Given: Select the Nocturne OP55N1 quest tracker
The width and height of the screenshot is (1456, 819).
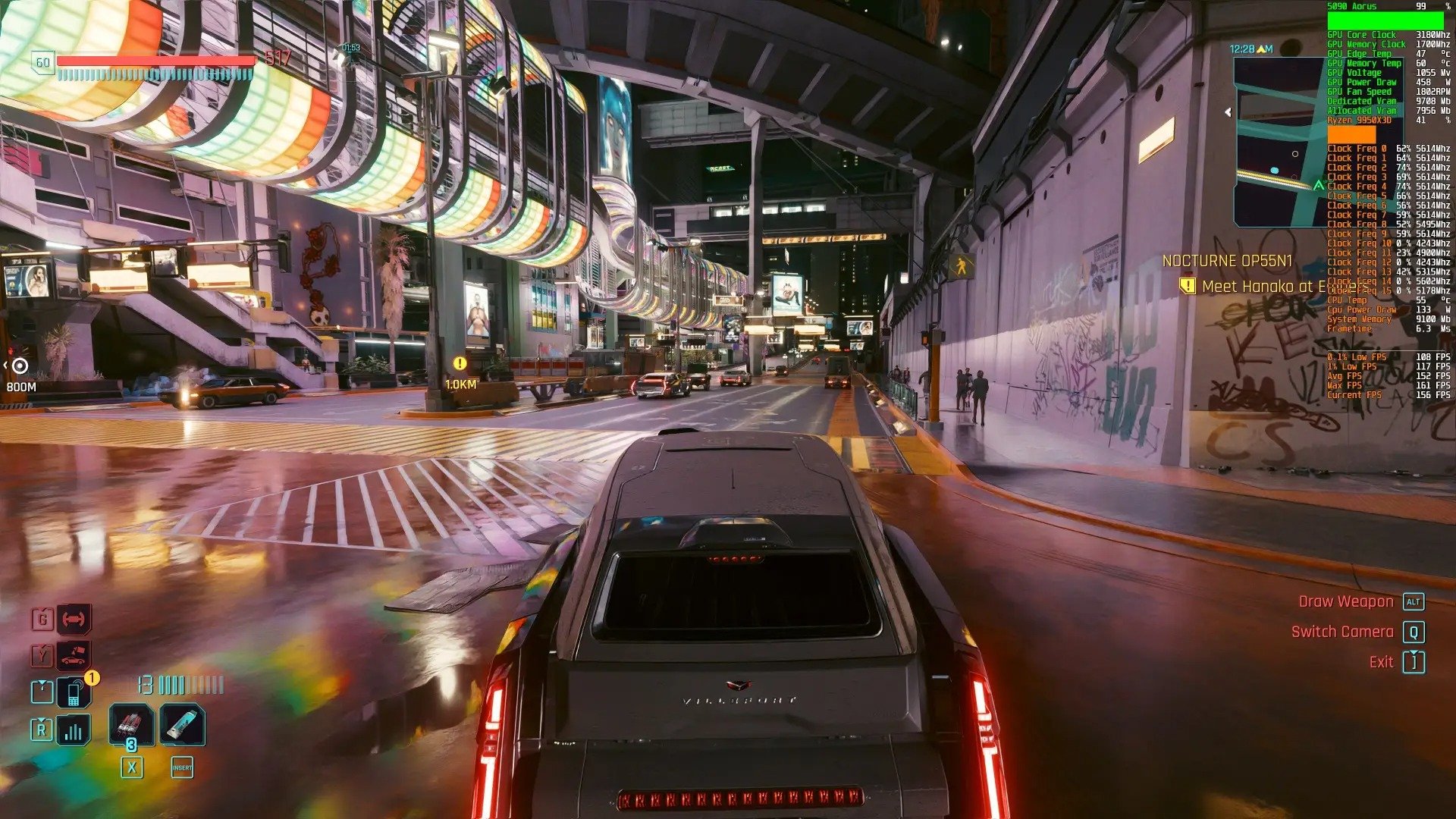Looking at the screenshot, I should (1226, 261).
